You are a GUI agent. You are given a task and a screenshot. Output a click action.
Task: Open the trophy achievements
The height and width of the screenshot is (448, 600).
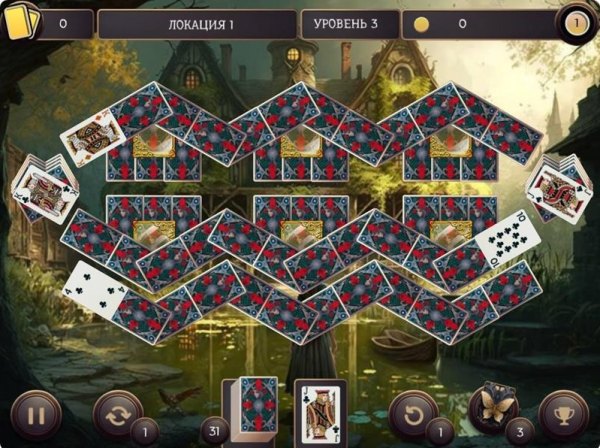[x=563, y=413]
